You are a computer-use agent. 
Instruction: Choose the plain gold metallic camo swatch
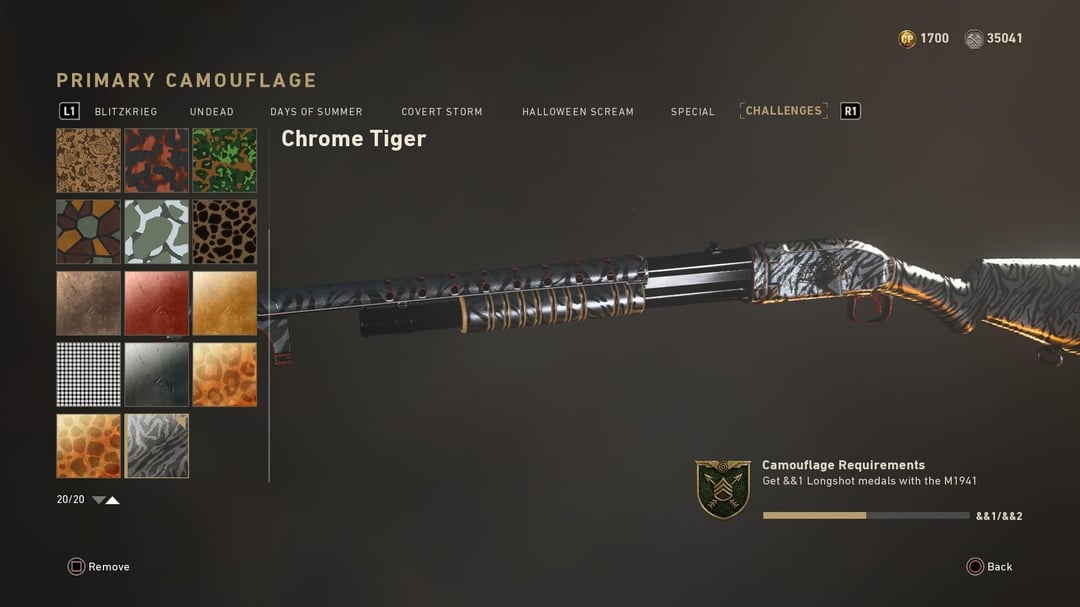coord(224,303)
